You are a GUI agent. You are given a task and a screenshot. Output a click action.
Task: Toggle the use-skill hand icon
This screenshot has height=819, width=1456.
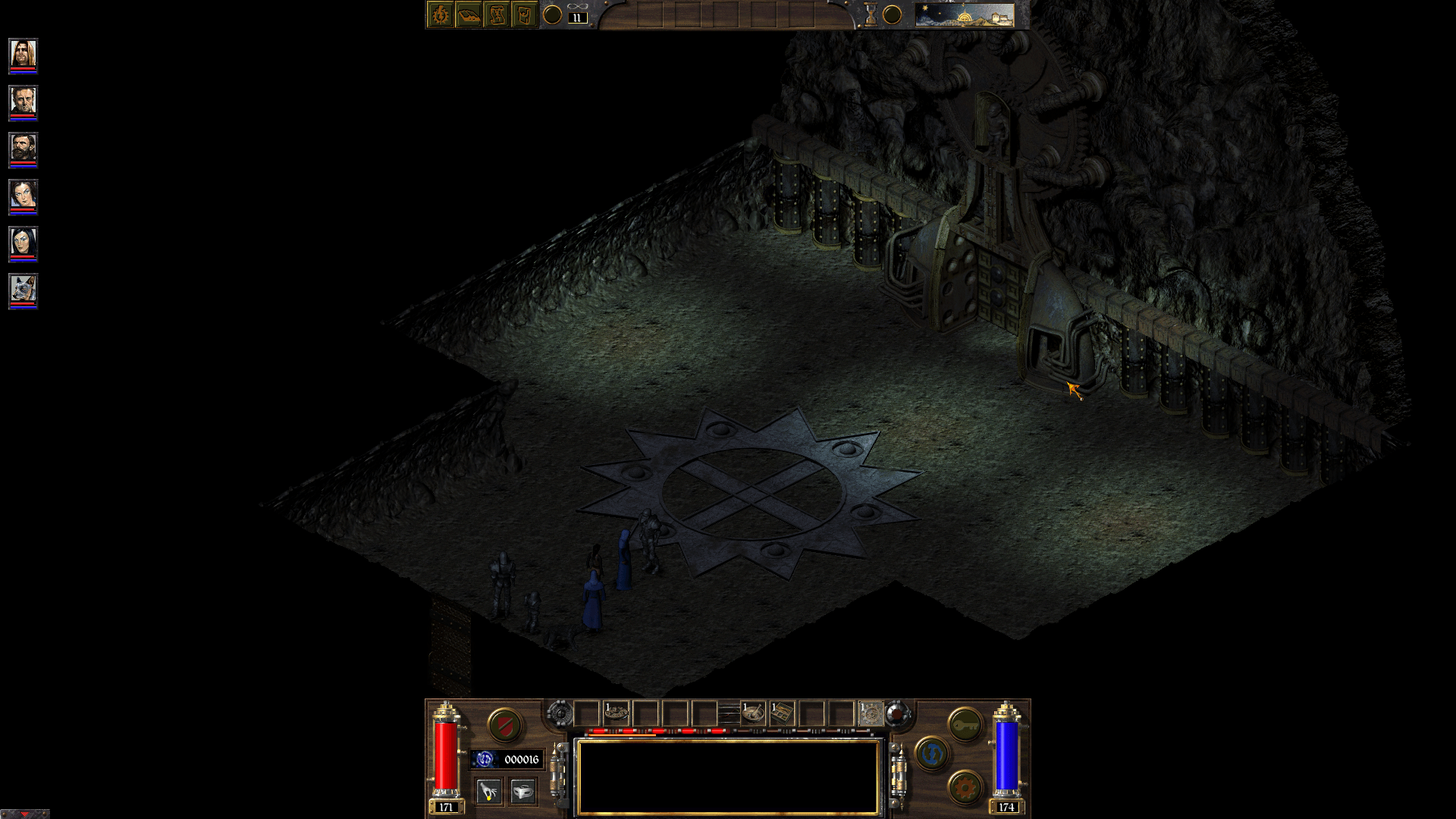pos(489,793)
